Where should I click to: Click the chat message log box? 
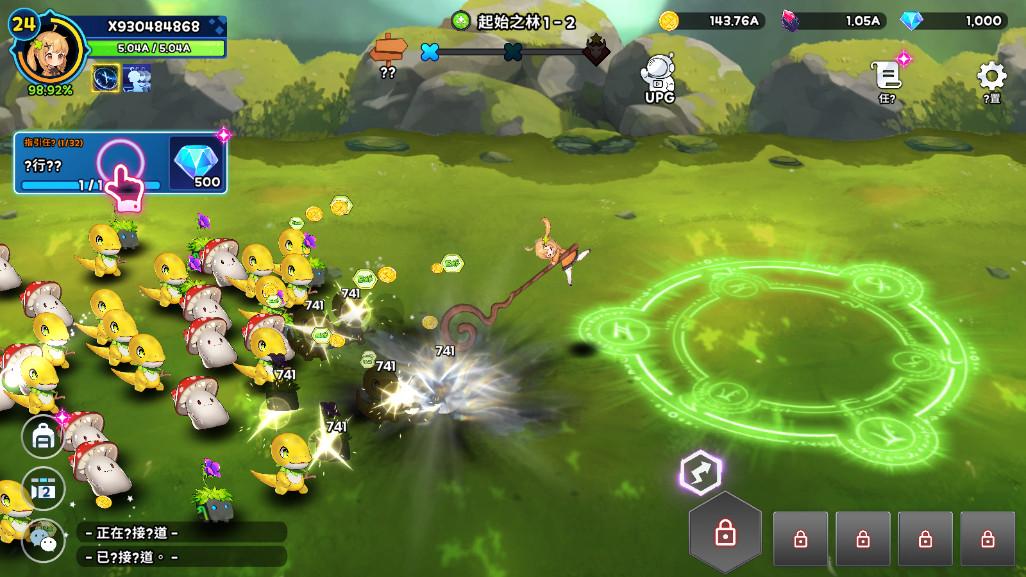[x=182, y=544]
